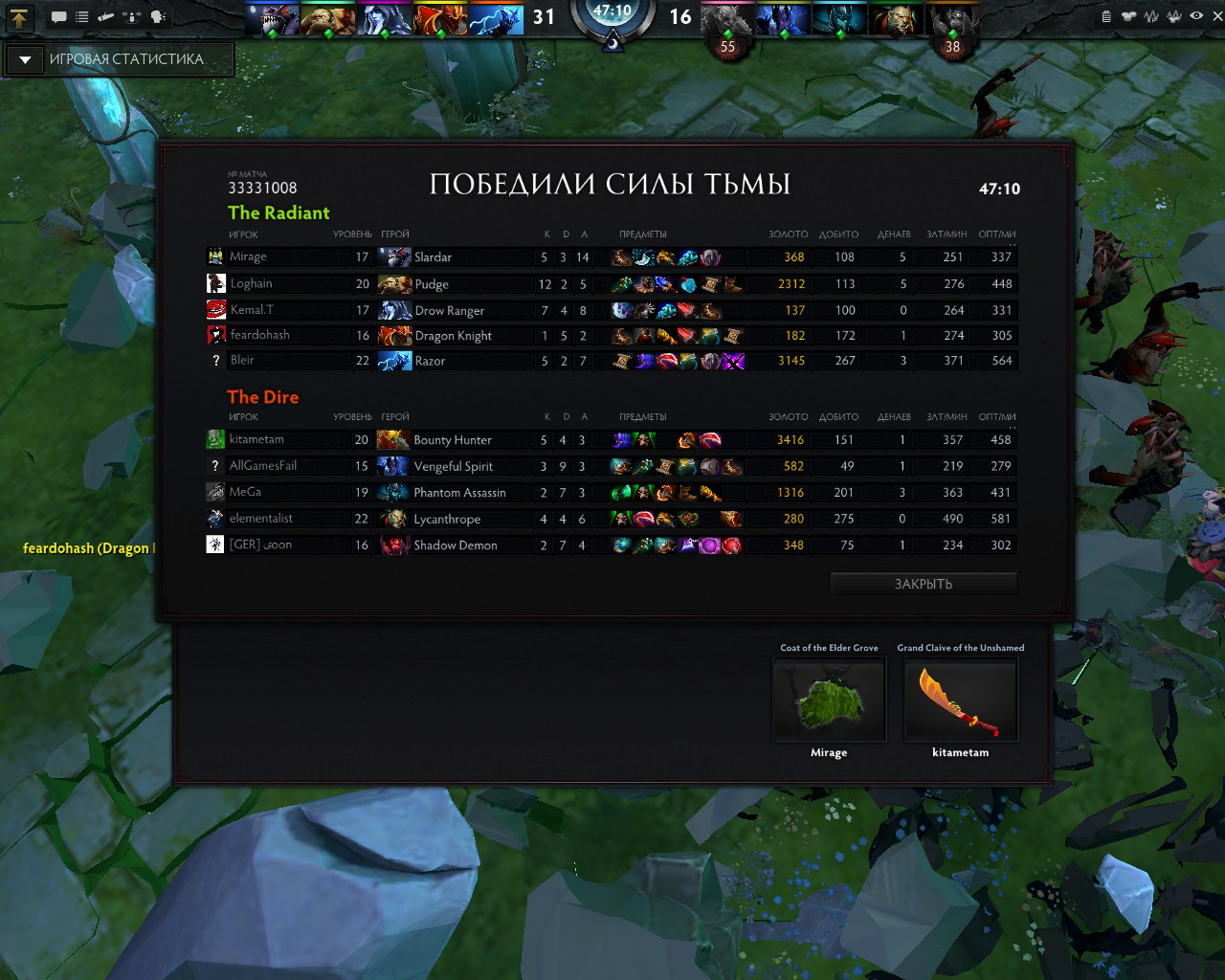Close the game view with the top X

(1217, 16)
